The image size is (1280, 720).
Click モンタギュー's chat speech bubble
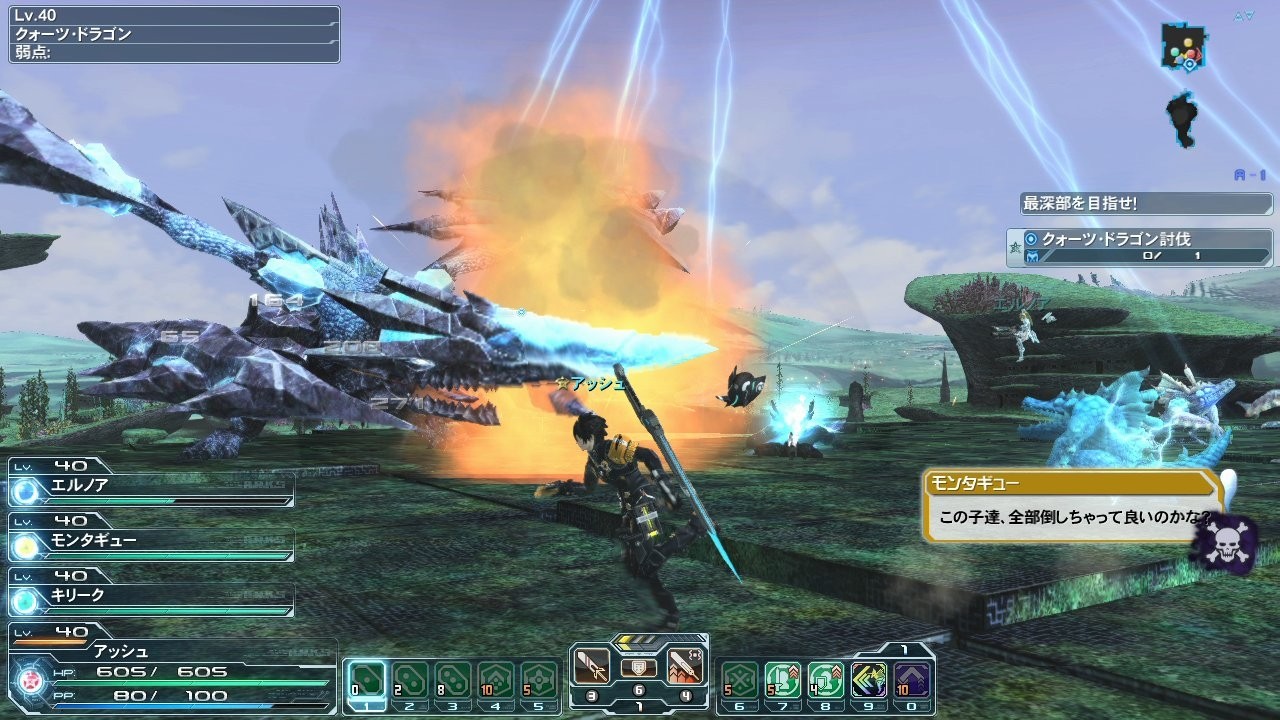tap(1072, 506)
